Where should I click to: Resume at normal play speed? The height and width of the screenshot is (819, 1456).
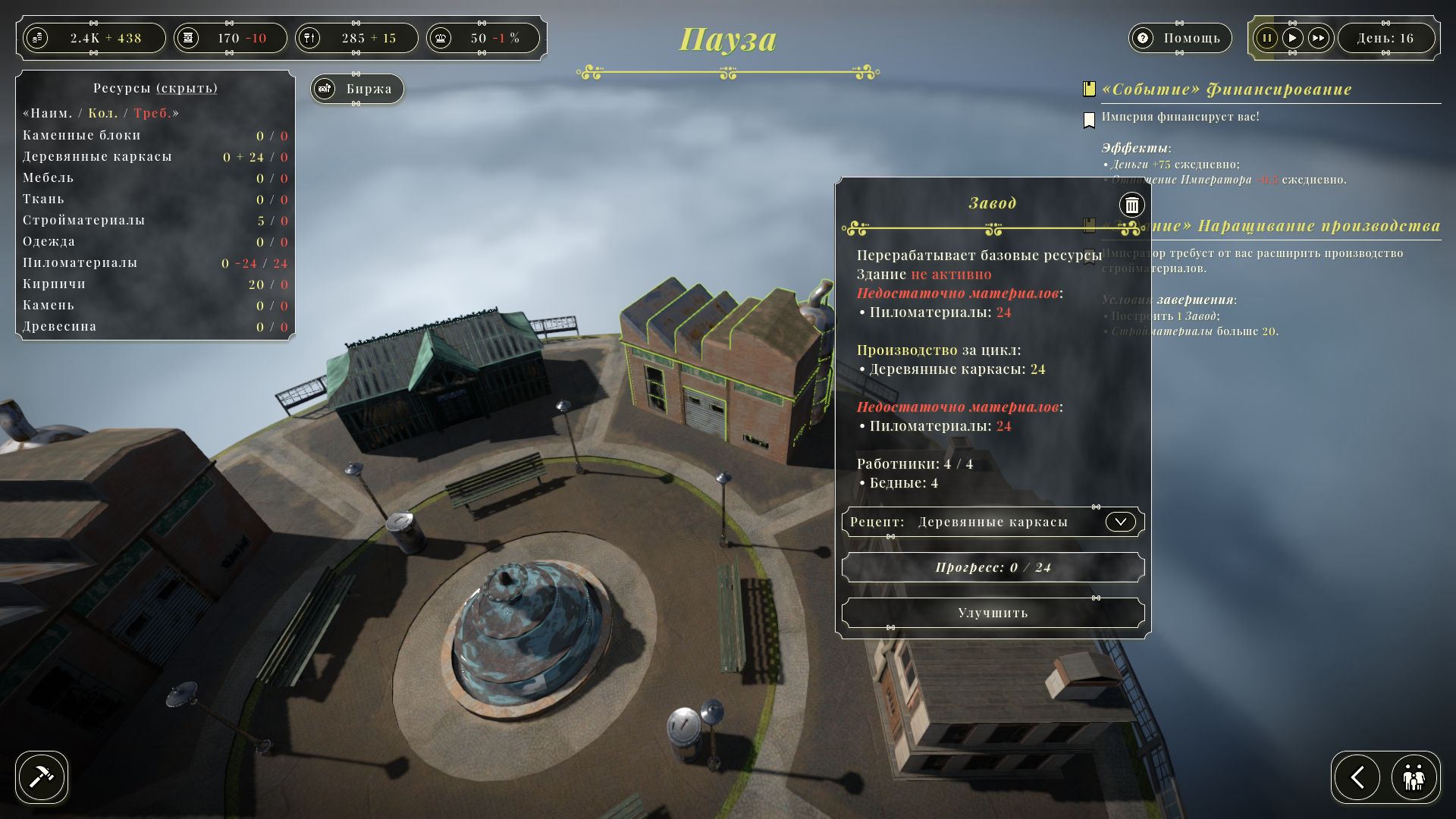(1293, 38)
